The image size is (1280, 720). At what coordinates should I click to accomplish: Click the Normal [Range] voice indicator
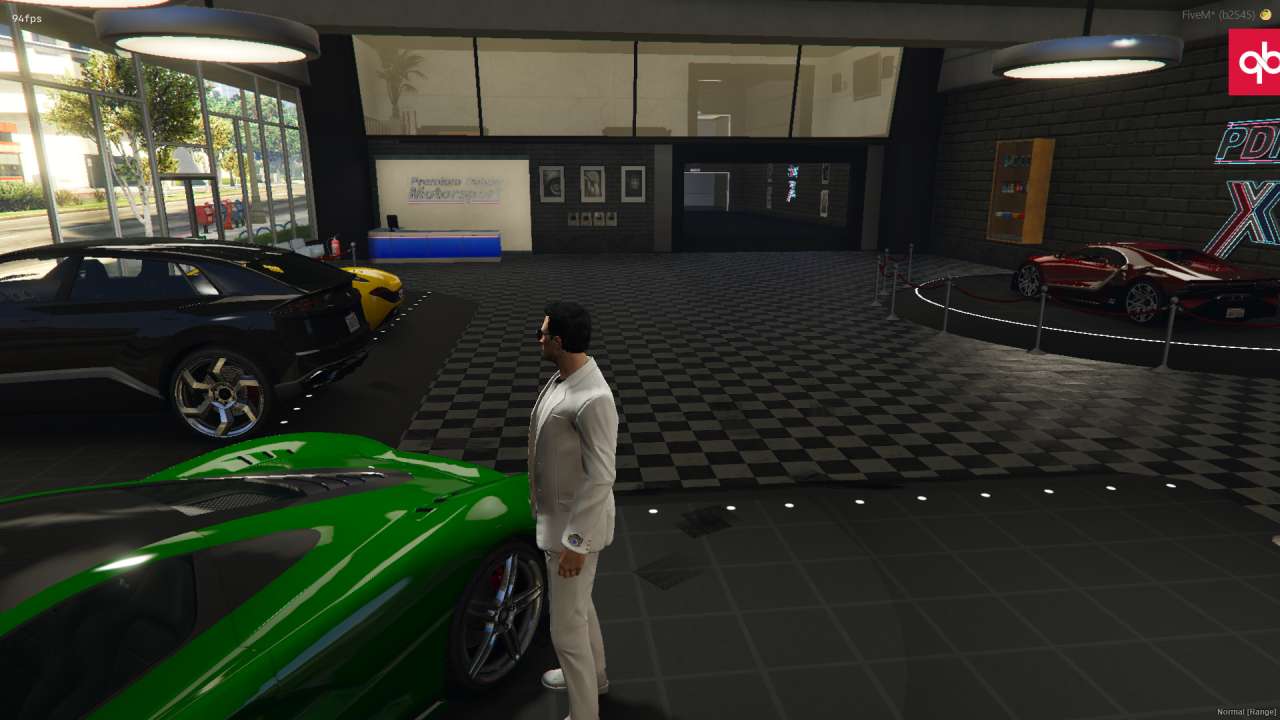click(x=1245, y=712)
